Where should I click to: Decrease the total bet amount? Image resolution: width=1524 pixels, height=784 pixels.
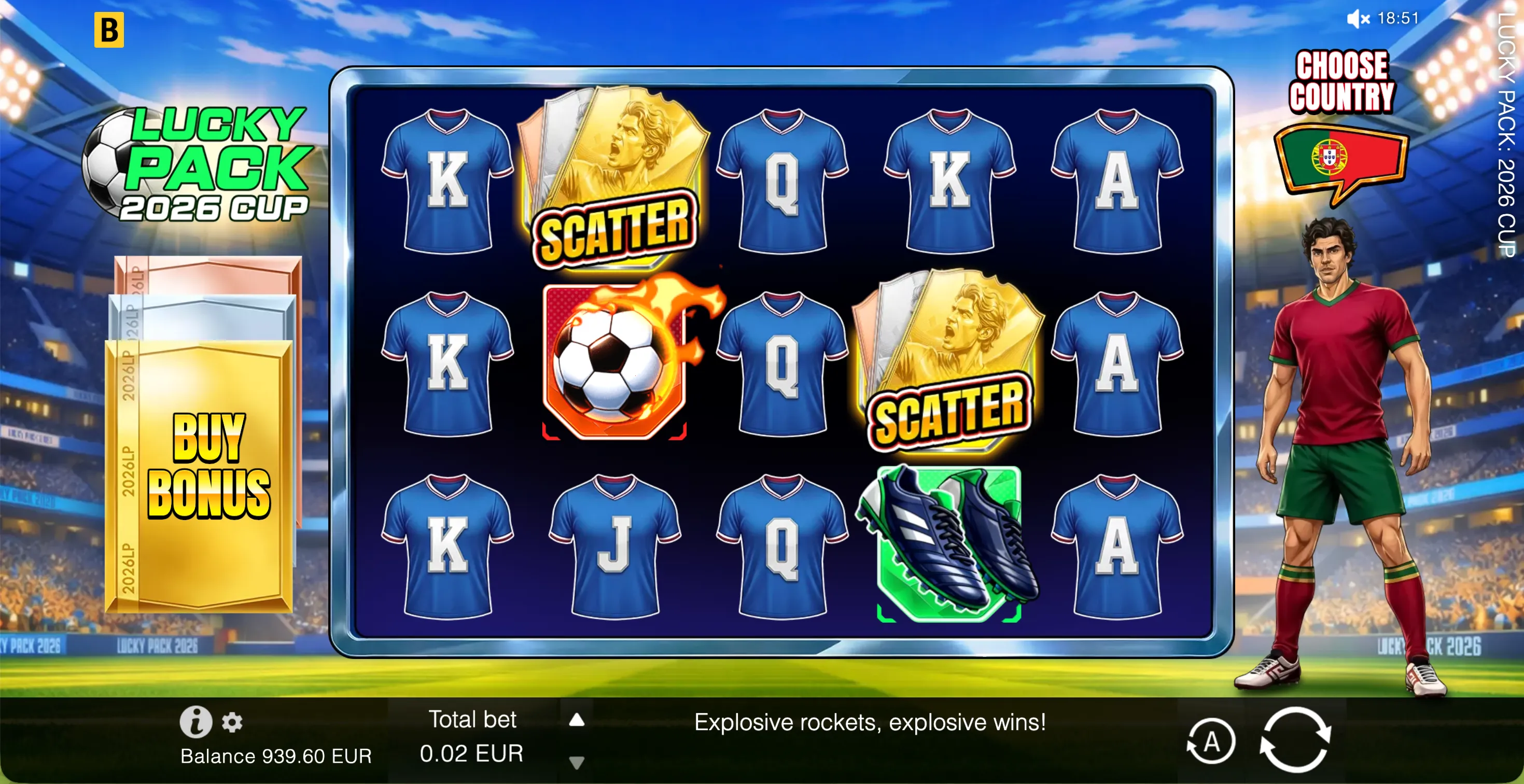point(576,762)
